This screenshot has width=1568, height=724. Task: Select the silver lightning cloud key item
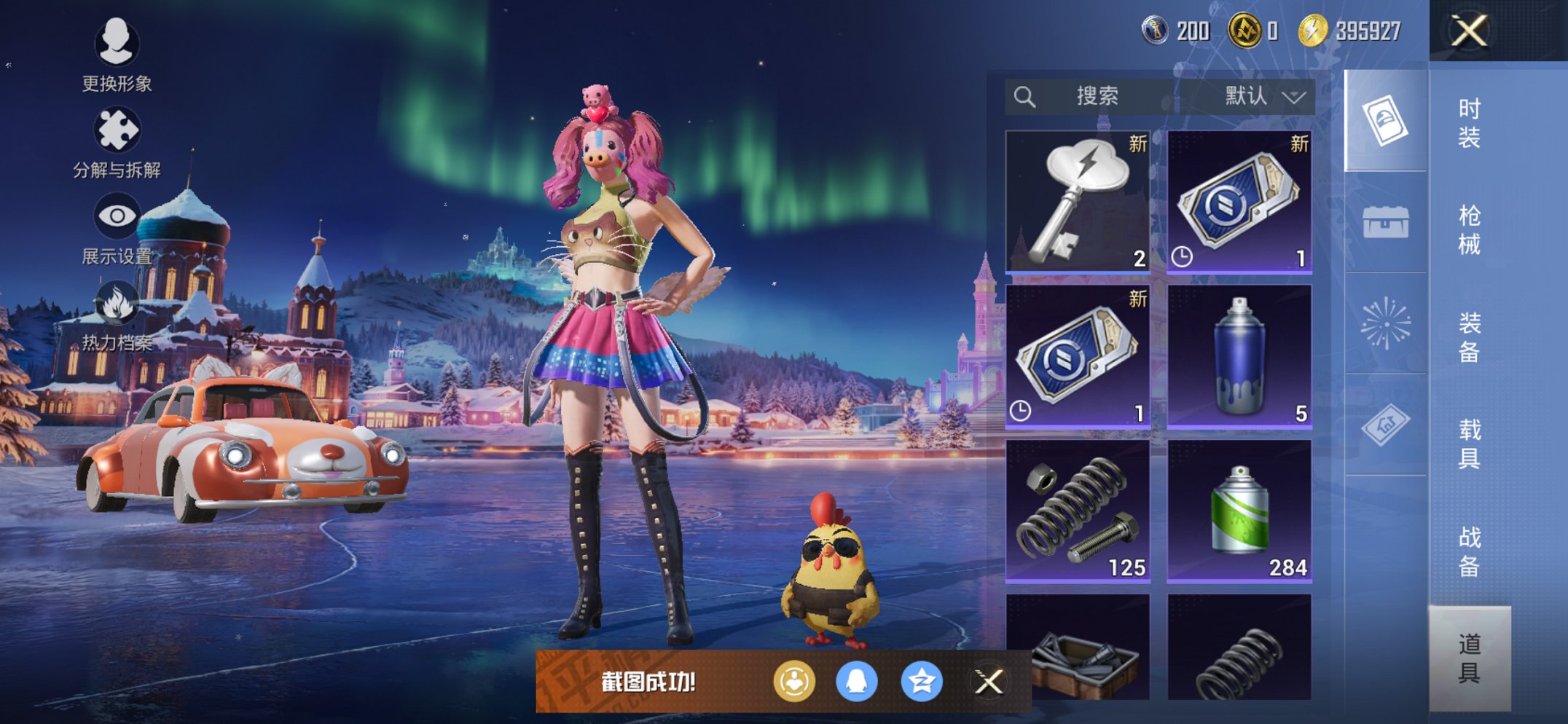pyautogui.click(x=1078, y=201)
